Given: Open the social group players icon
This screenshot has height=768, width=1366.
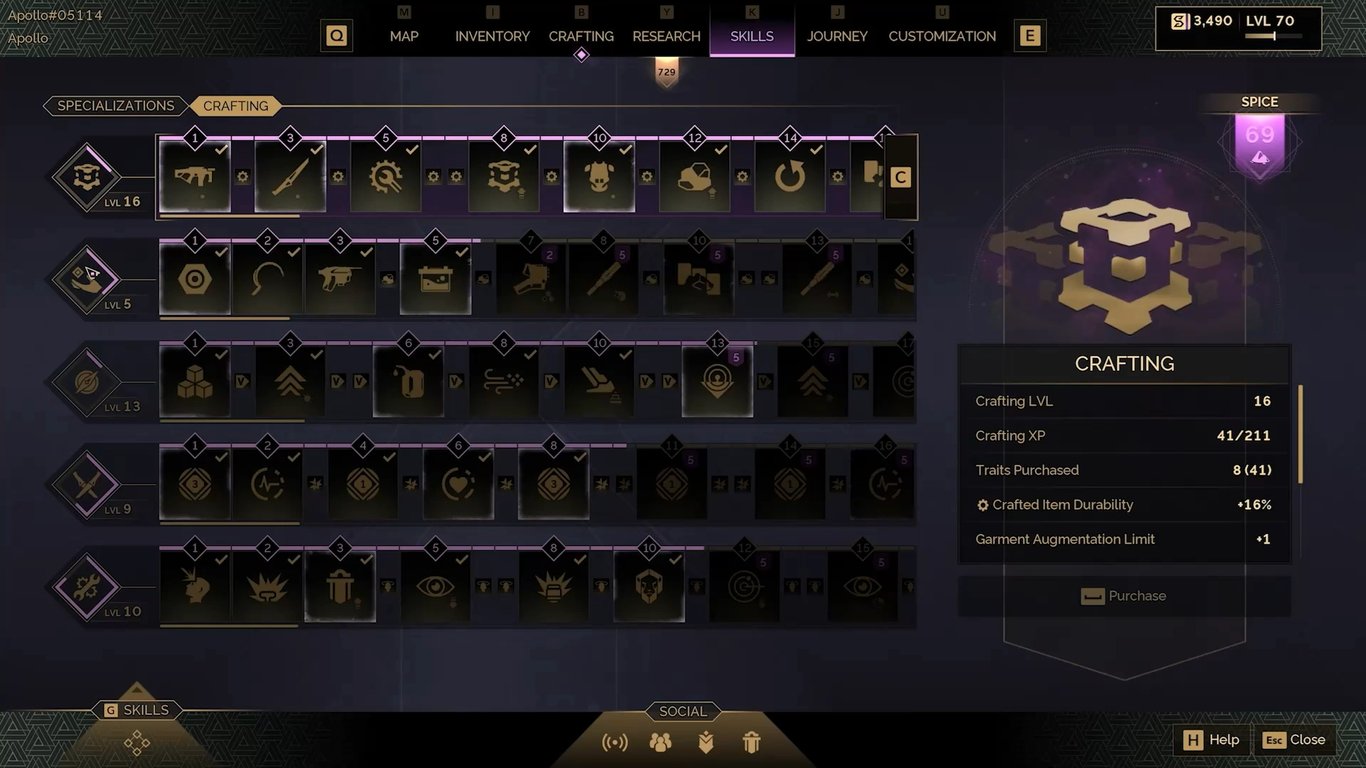Looking at the screenshot, I should click(660, 742).
